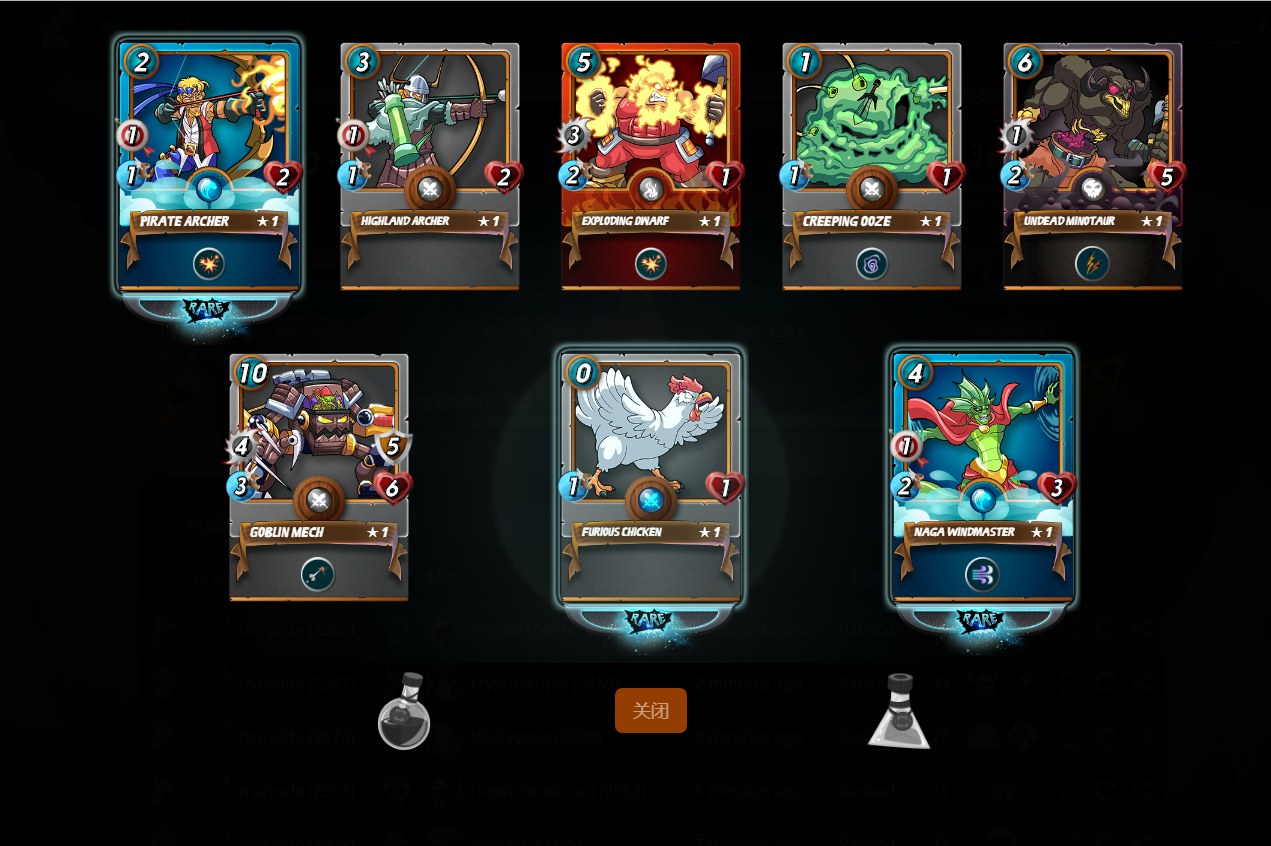
Task: Choose the Highland Archer card
Action: pos(430,166)
